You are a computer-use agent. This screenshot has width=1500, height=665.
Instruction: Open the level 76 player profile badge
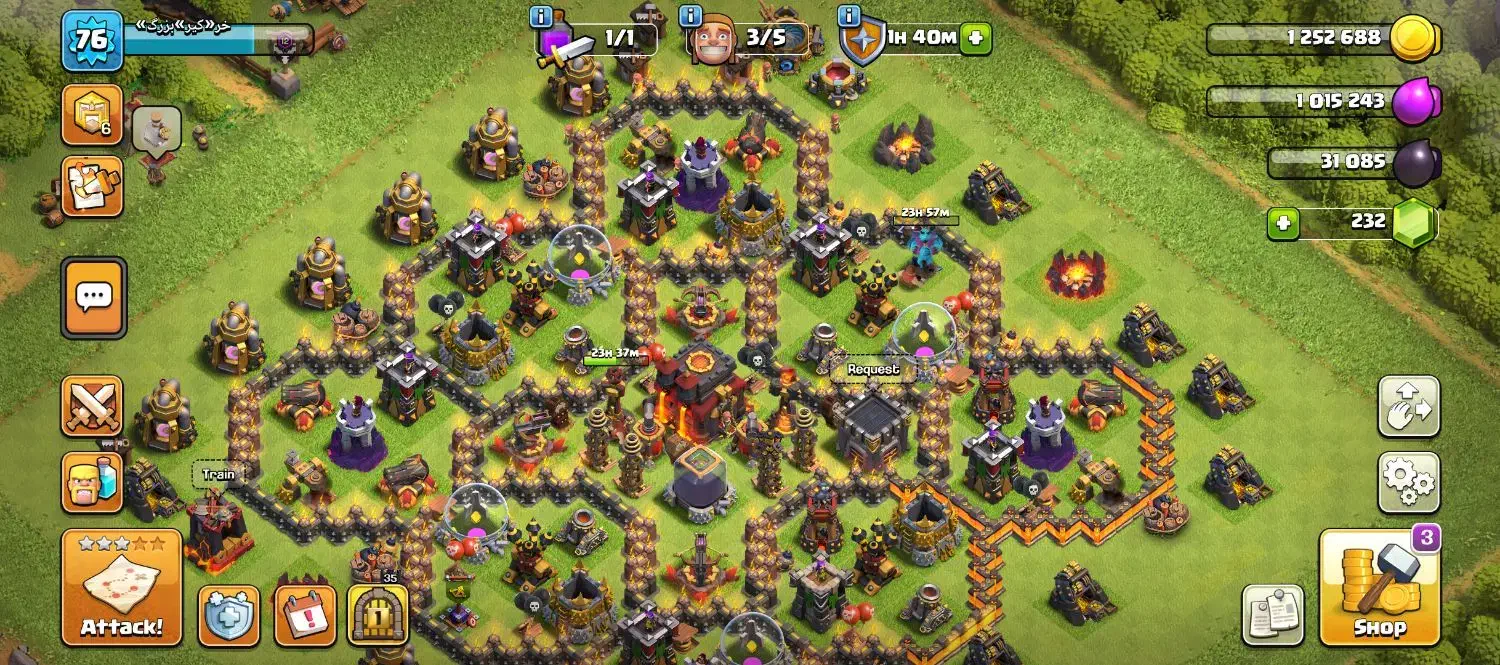92,41
